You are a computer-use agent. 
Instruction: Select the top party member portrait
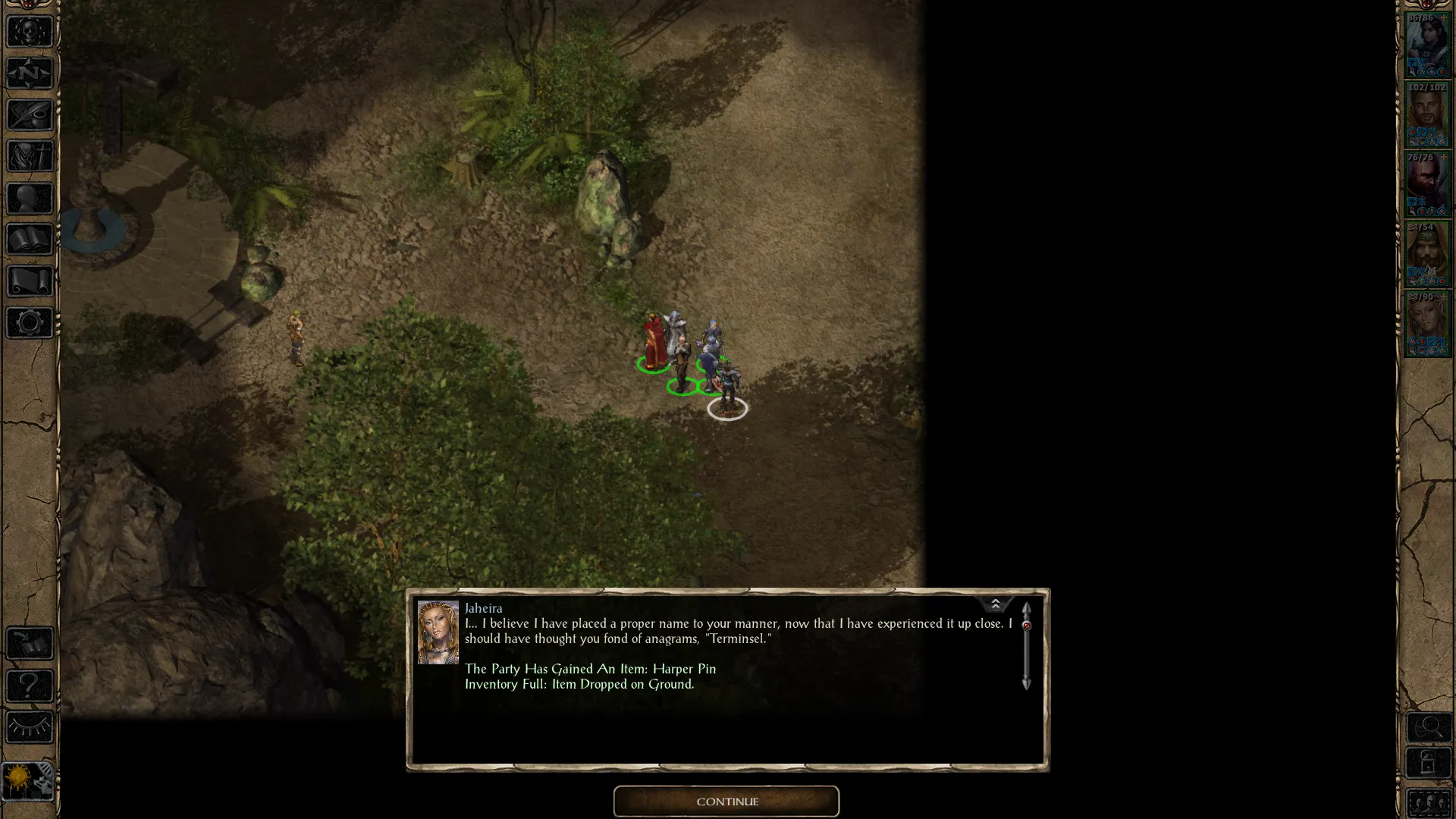[x=1427, y=45]
